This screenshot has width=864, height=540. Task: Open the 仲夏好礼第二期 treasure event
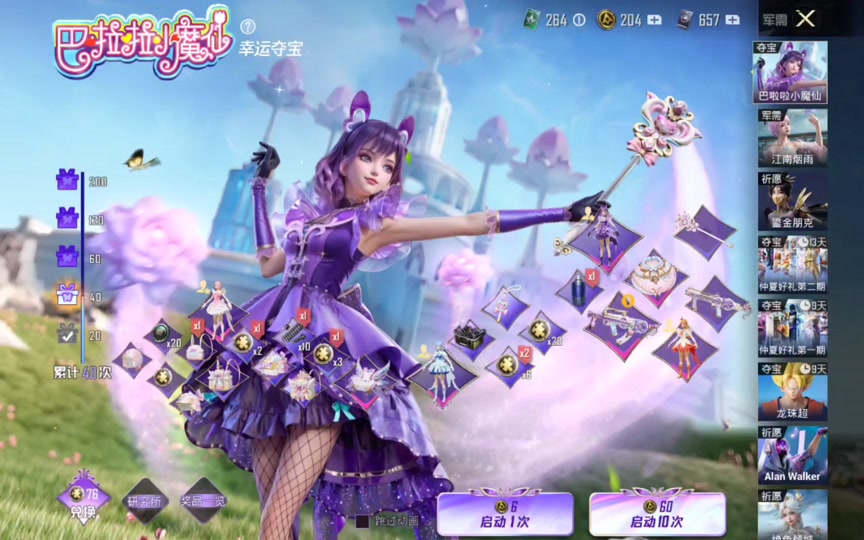click(x=790, y=265)
